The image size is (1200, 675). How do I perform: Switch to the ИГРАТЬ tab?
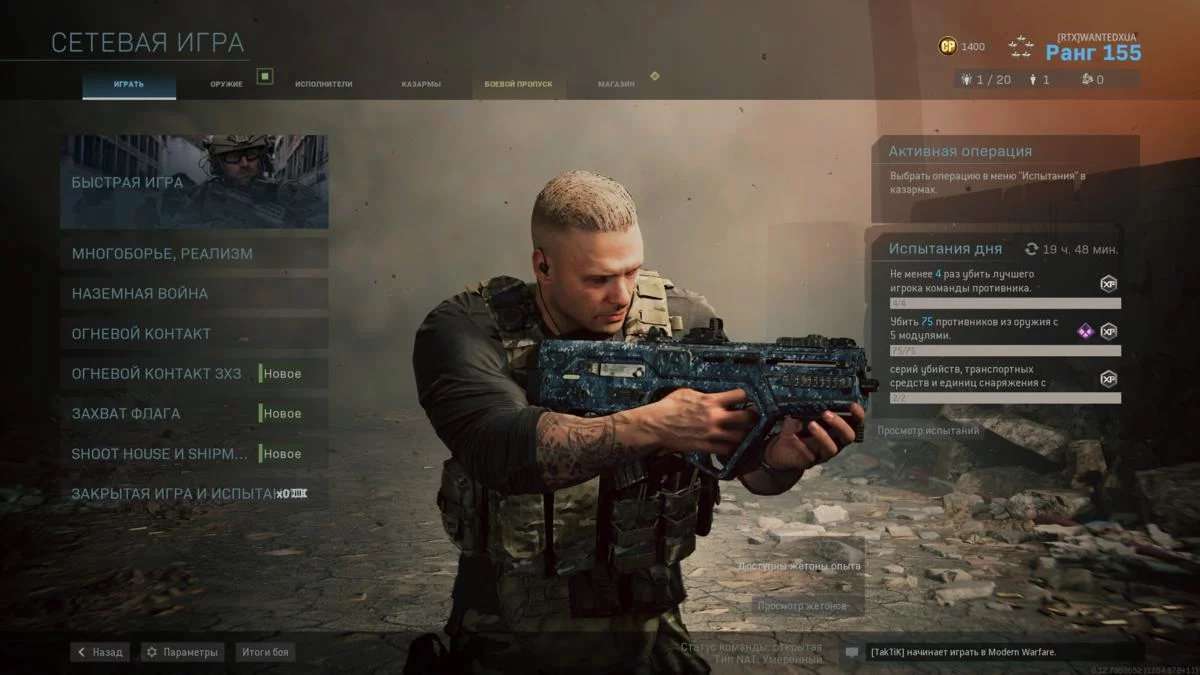click(x=128, y=84)
